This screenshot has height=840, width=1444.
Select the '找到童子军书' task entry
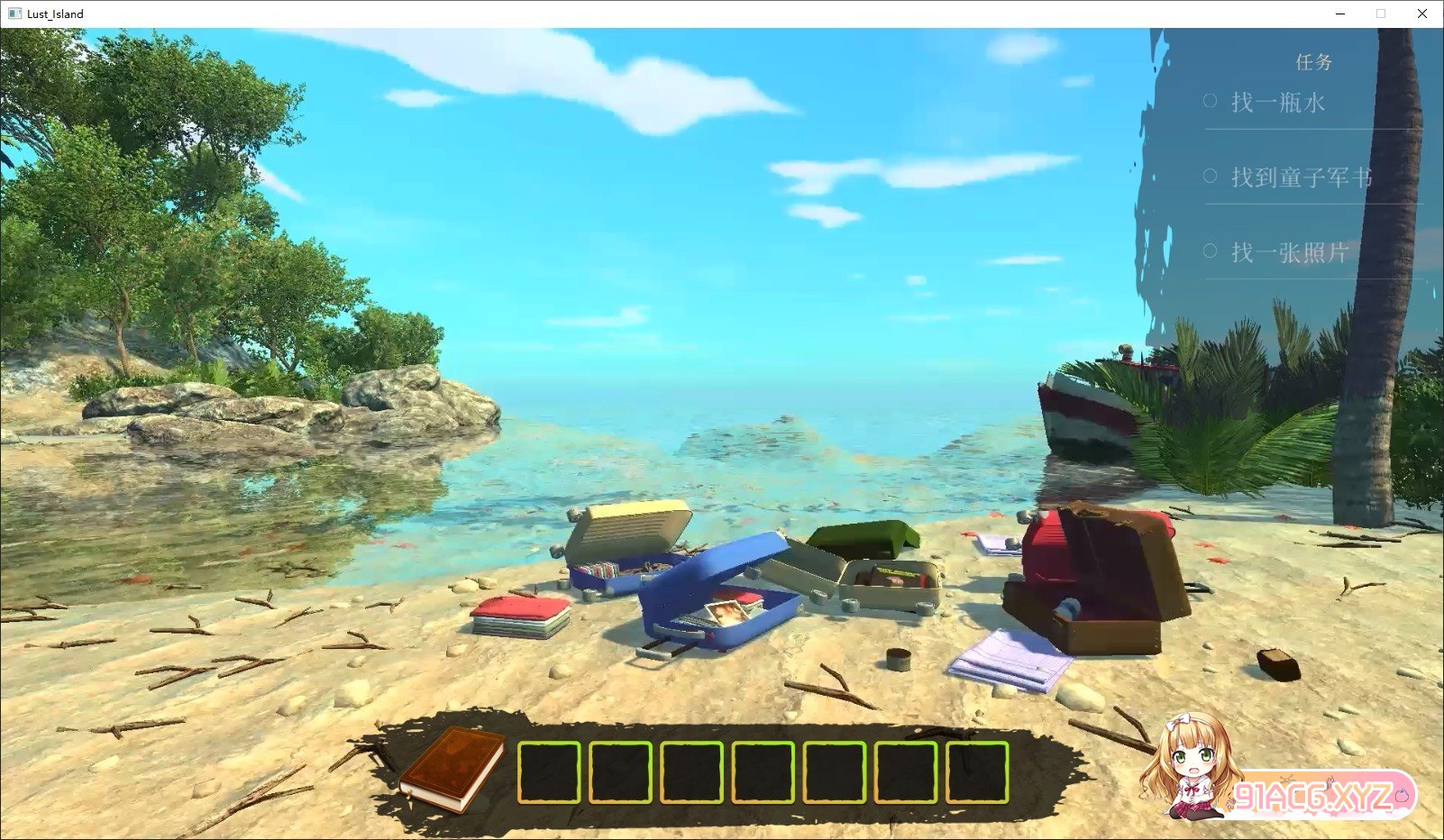1301,178
